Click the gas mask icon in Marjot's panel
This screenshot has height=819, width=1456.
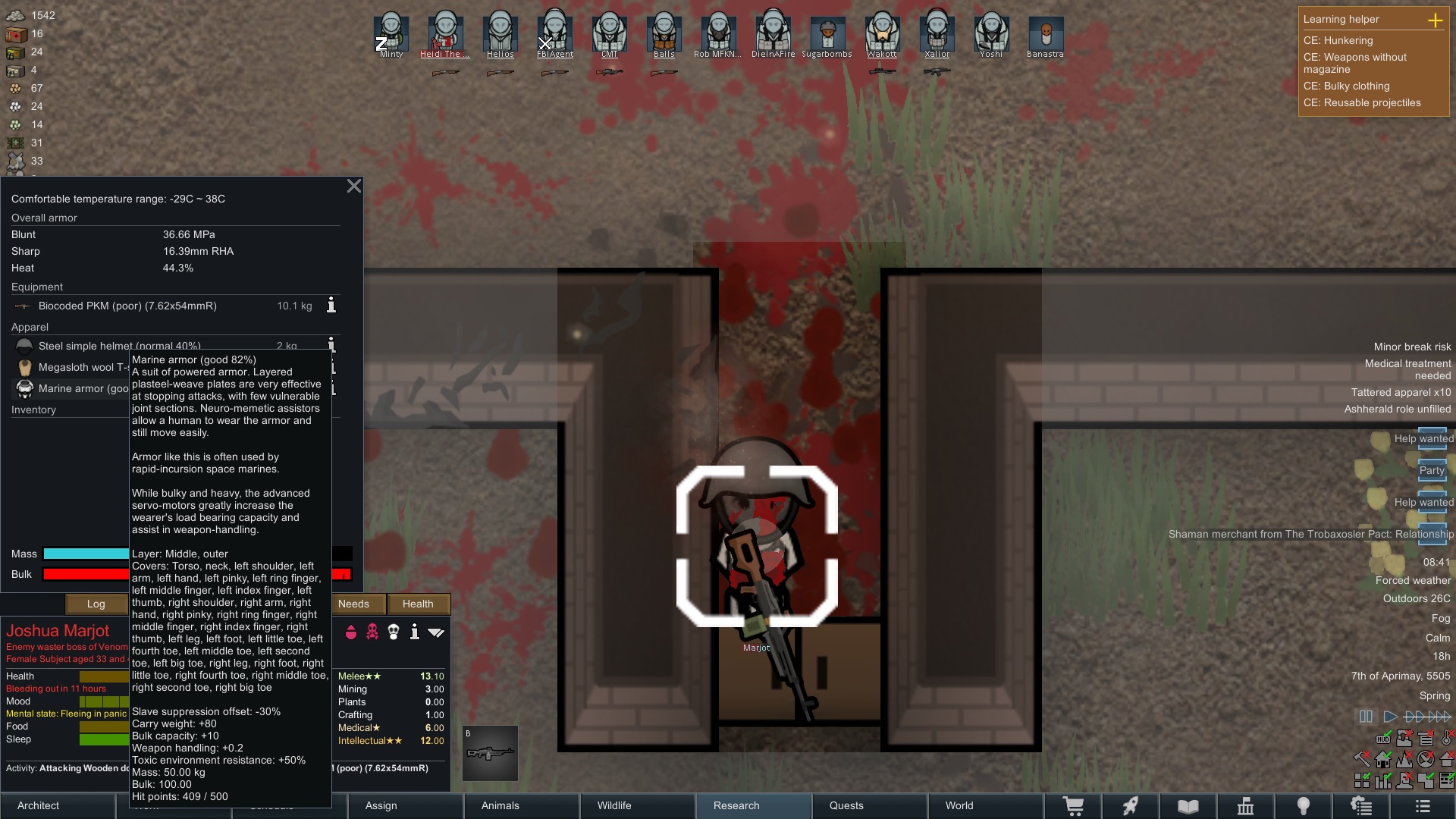393,632
